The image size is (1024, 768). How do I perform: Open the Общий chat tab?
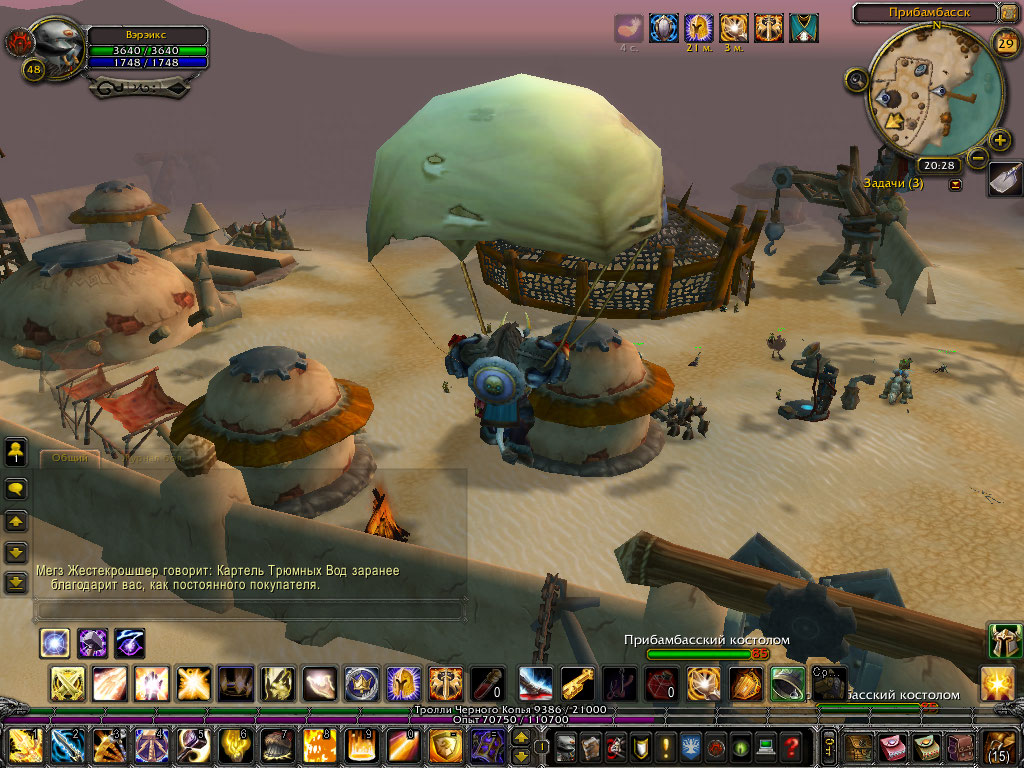click(70, 458)
